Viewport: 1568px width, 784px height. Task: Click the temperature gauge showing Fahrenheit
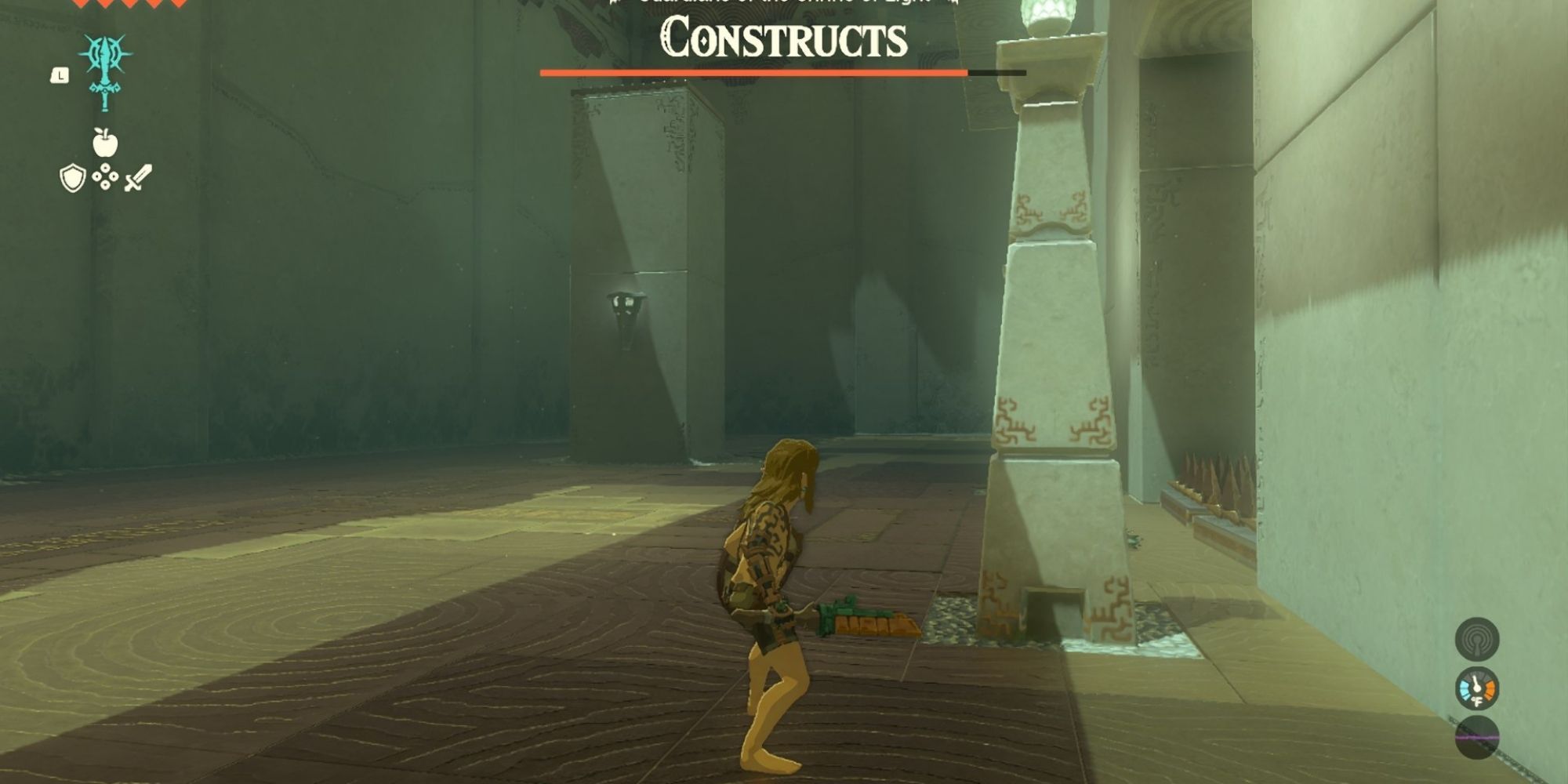point(1476,688)
